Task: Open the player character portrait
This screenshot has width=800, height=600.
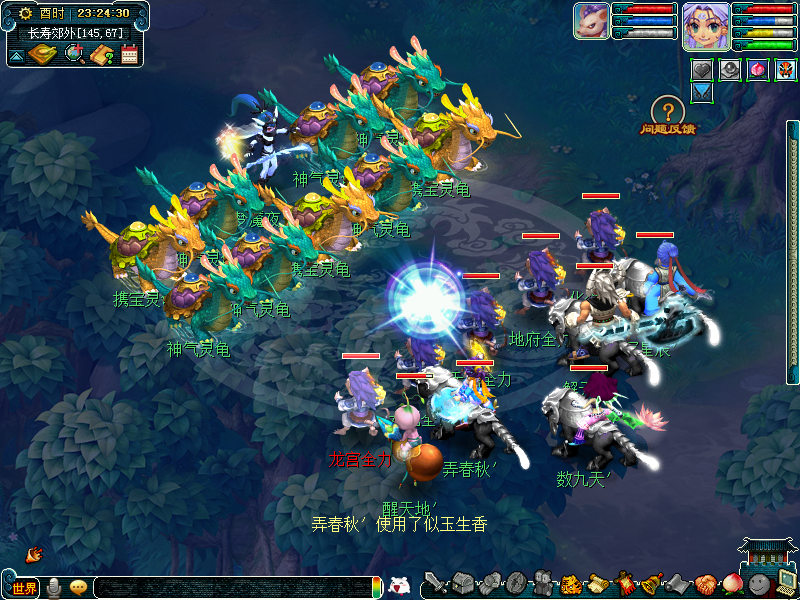Action: (x=704, y=25)
